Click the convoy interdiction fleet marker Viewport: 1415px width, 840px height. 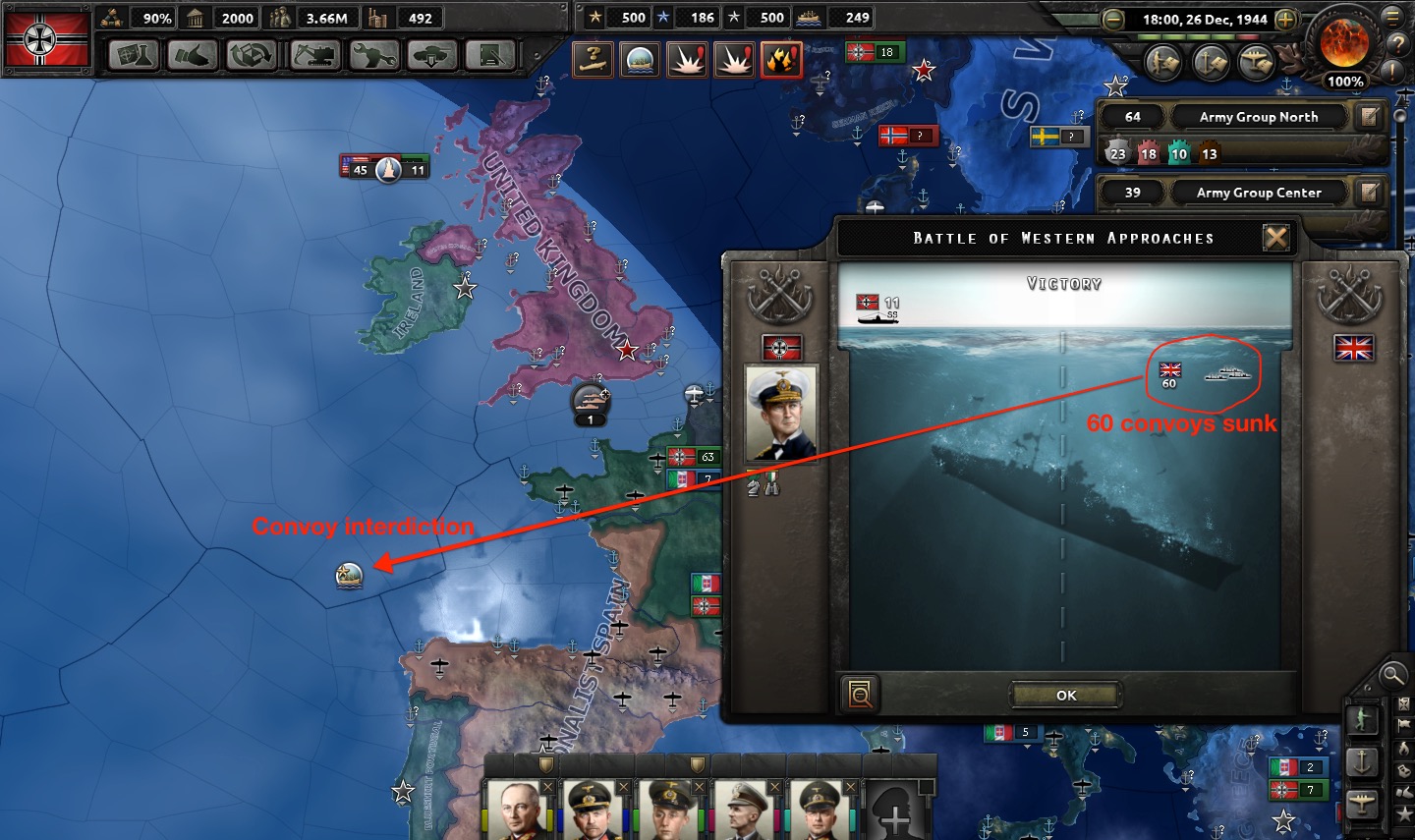click(x=349, y=575)
